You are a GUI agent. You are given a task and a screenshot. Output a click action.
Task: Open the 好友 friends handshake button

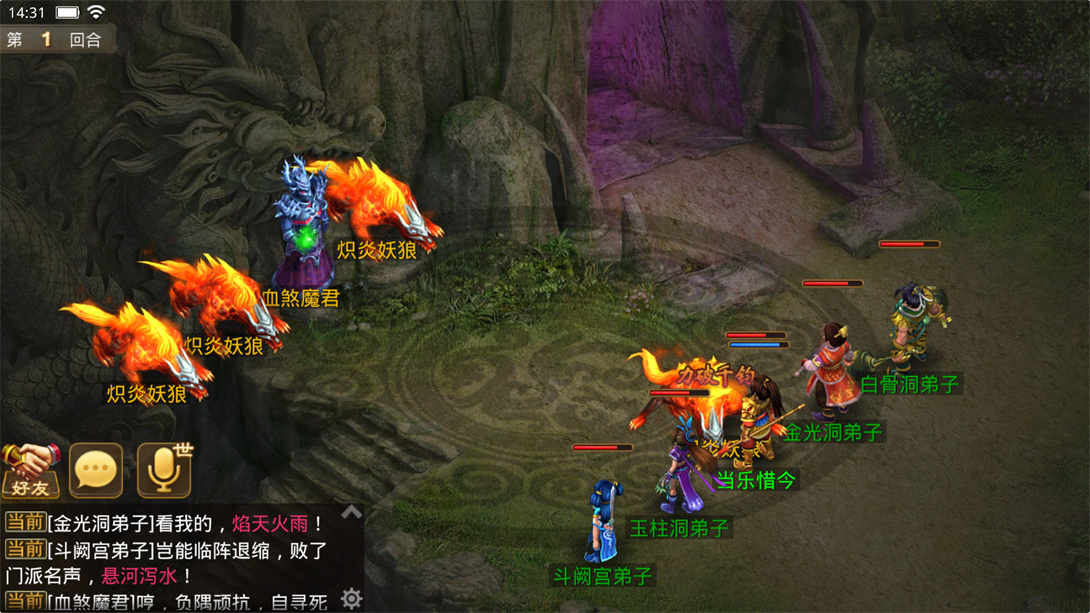(x=30, y=470)
